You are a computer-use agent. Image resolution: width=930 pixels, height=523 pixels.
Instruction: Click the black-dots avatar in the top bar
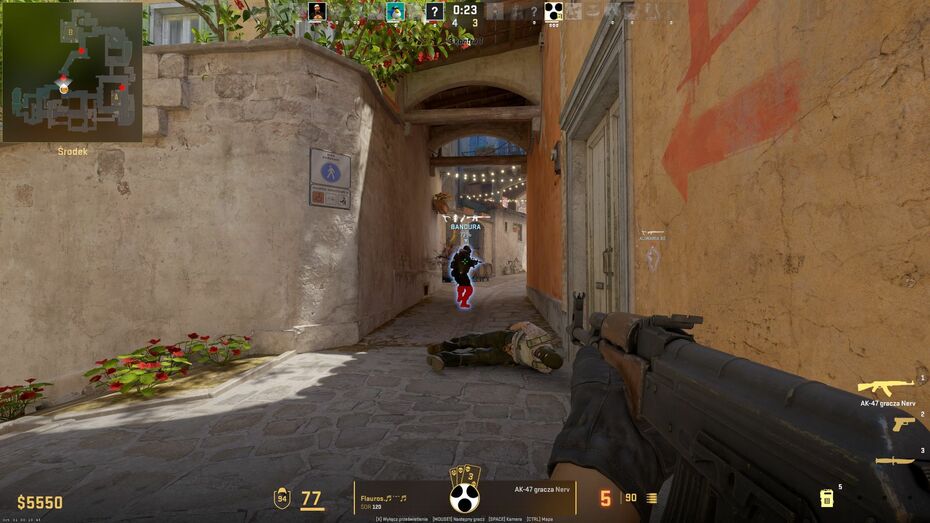(553, 12)
